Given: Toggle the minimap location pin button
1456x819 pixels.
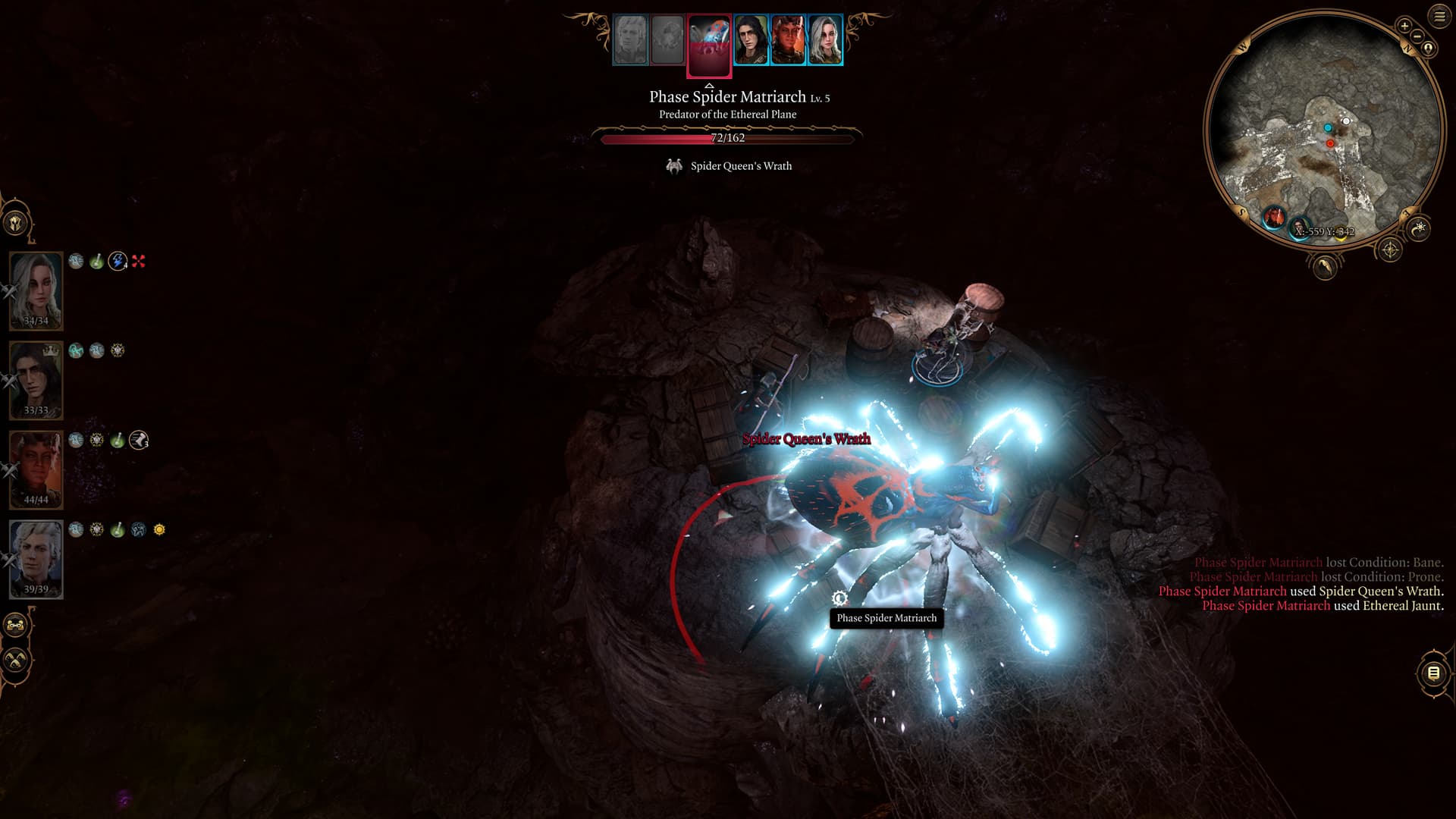Looking at the screenshot, I should [x=1429, y=49].
